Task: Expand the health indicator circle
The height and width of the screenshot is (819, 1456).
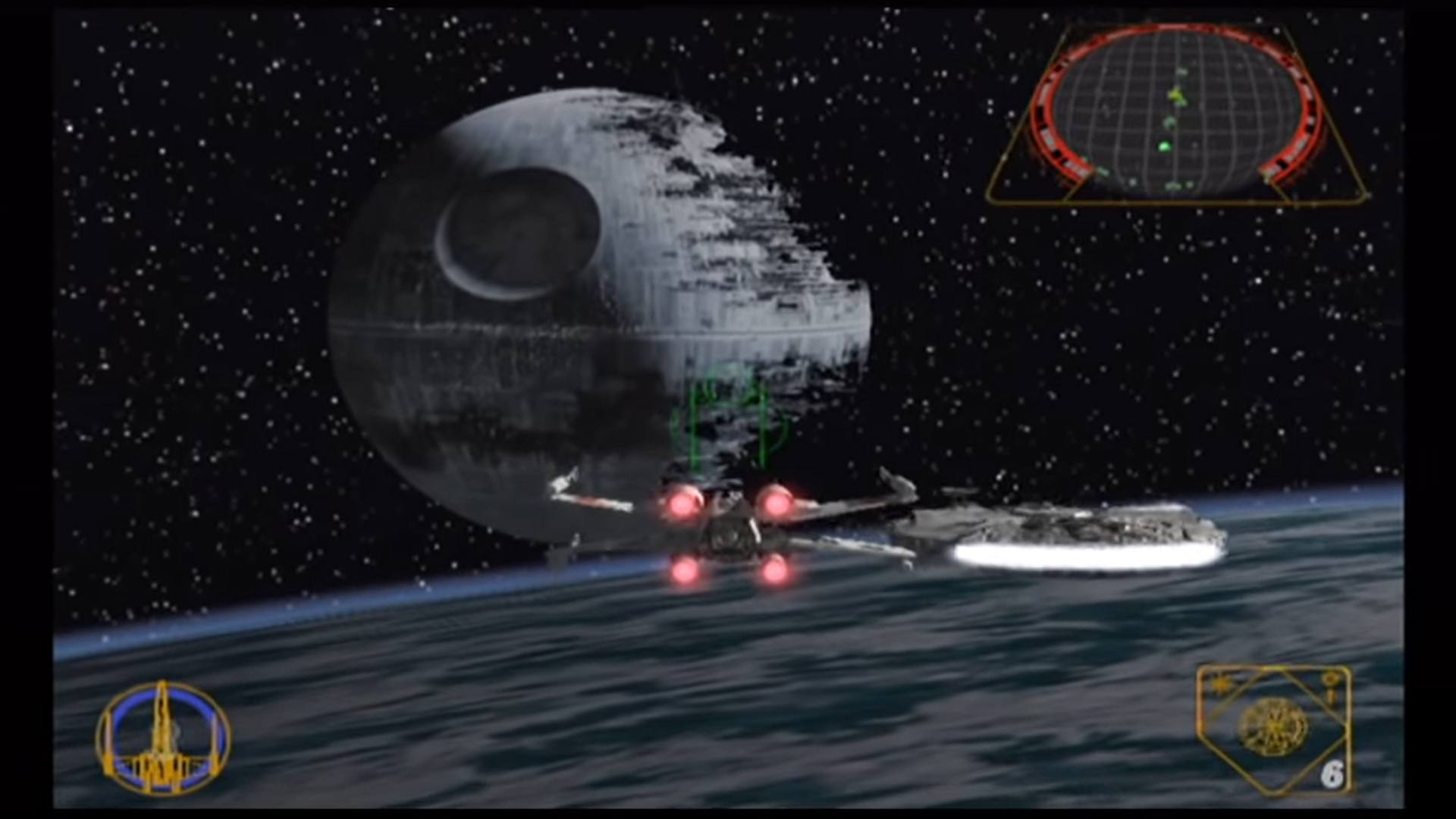Action: (x=163, y=739)
